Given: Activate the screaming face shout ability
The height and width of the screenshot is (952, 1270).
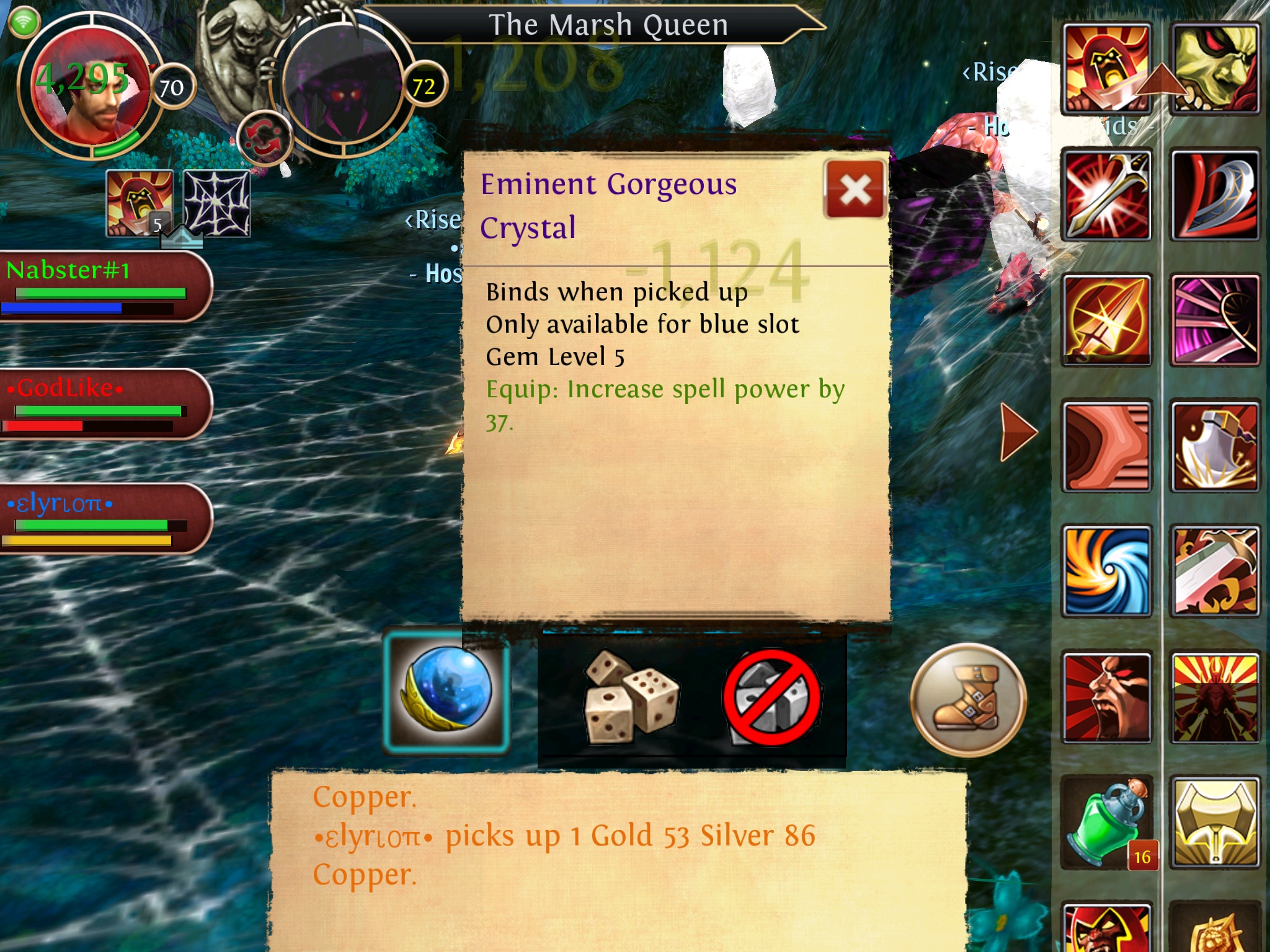Looking at the screenshot, I should point(1106,697).
